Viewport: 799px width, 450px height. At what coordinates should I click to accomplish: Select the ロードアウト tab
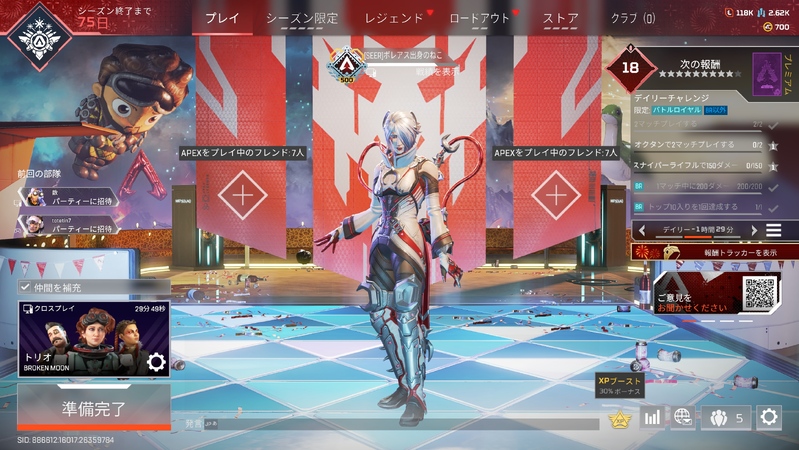(480, 18)
